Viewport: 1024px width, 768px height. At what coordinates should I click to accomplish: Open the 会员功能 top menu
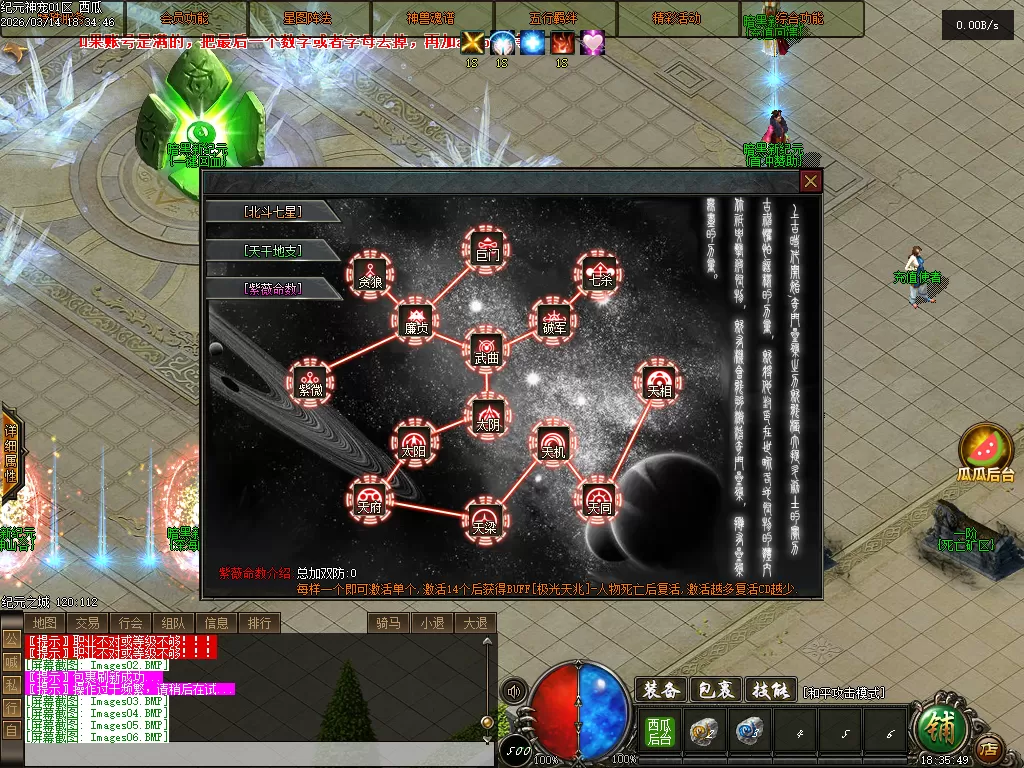[x=185, y=18]
